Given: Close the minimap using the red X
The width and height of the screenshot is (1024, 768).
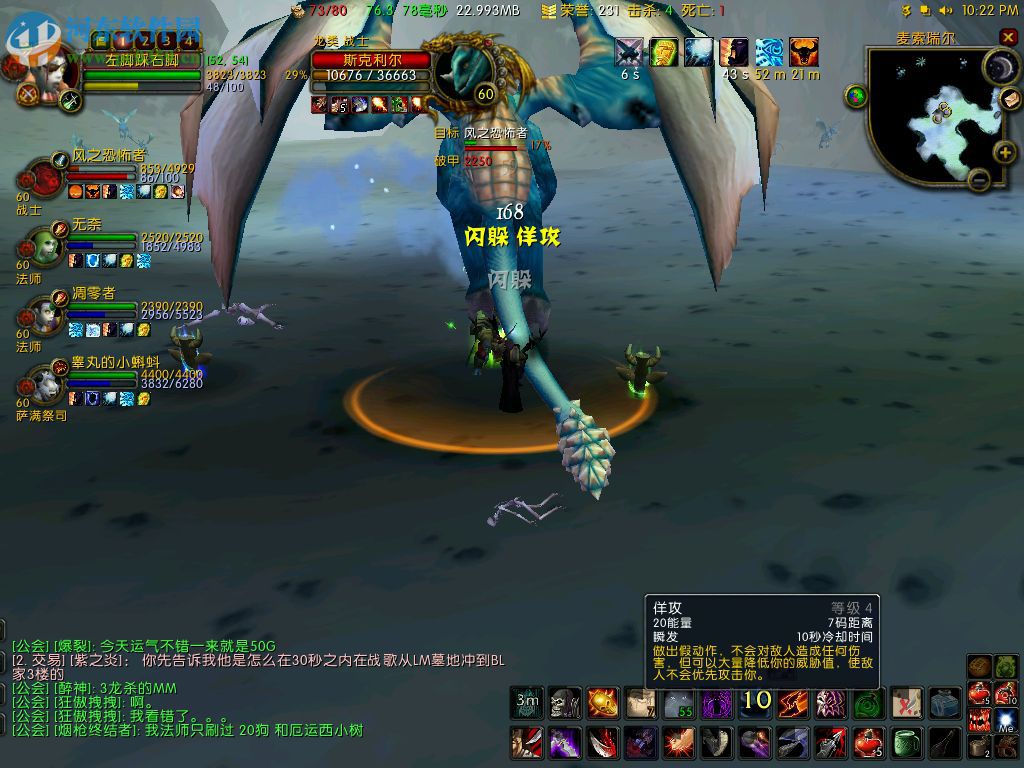Looking at the screenshot, I should coord(1007,38).
